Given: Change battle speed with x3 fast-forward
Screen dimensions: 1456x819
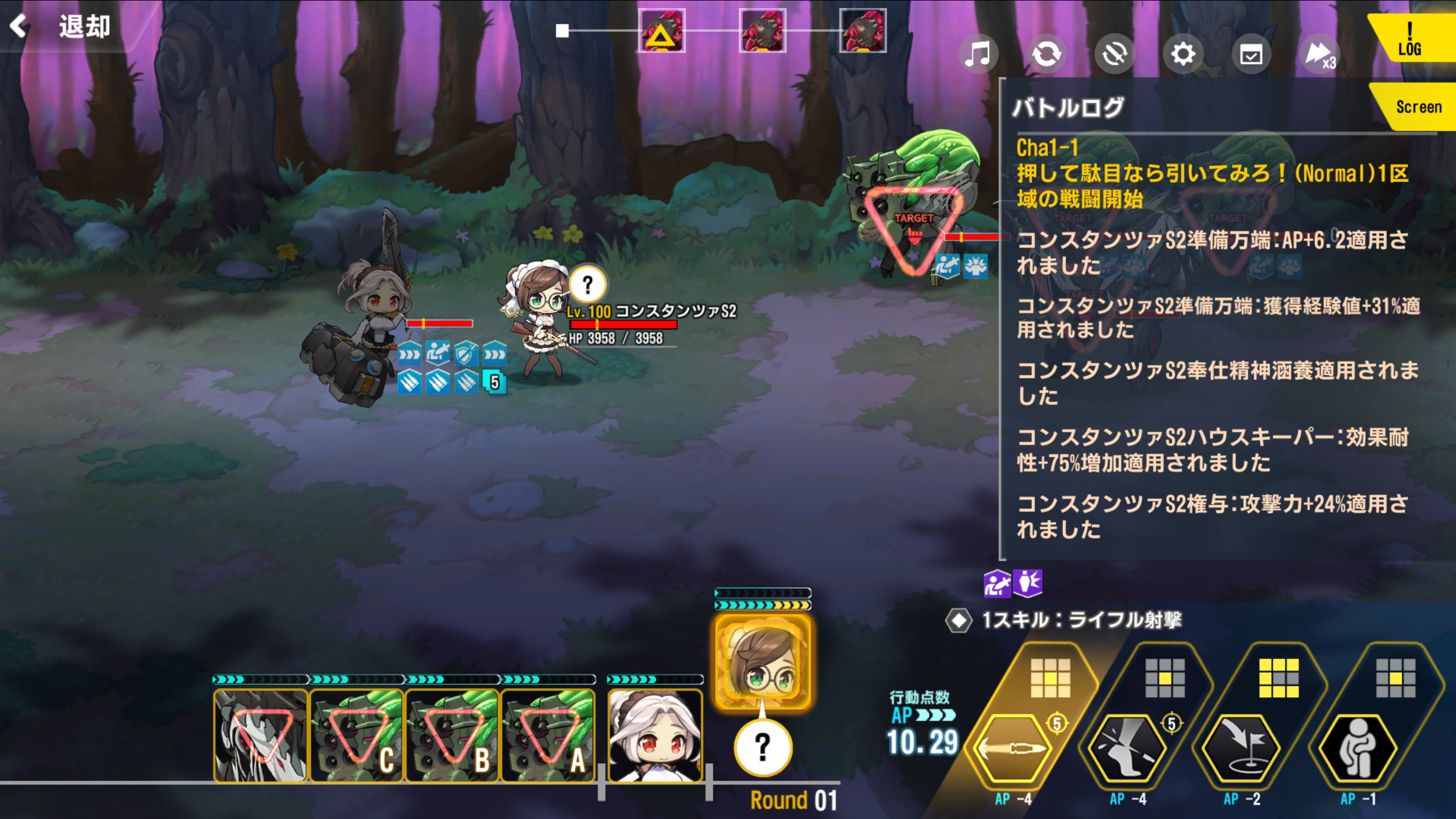Looking at the screenshot, I should [x=1319, y=55].
